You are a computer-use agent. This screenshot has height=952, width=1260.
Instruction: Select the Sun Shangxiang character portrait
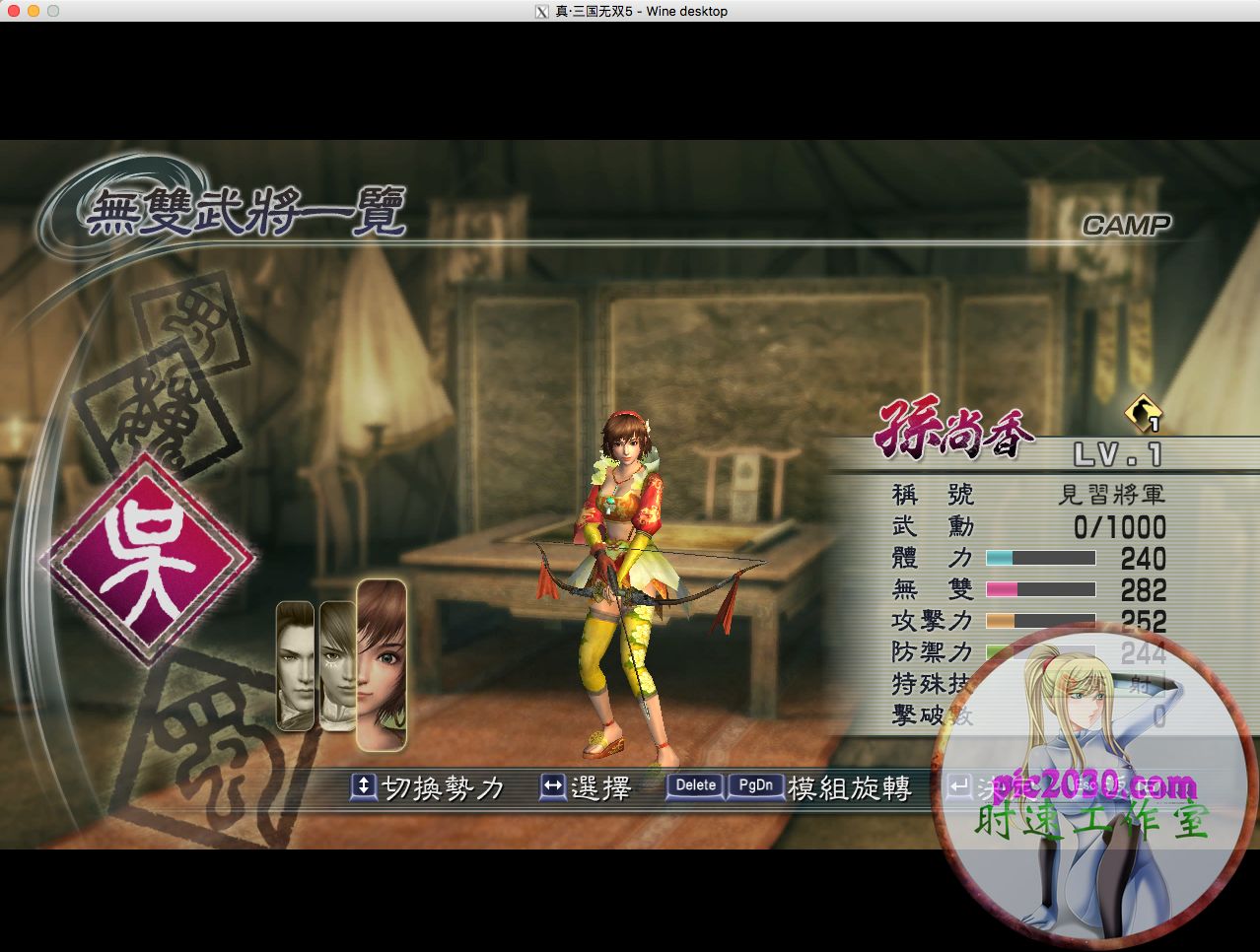tap(382, 664)
